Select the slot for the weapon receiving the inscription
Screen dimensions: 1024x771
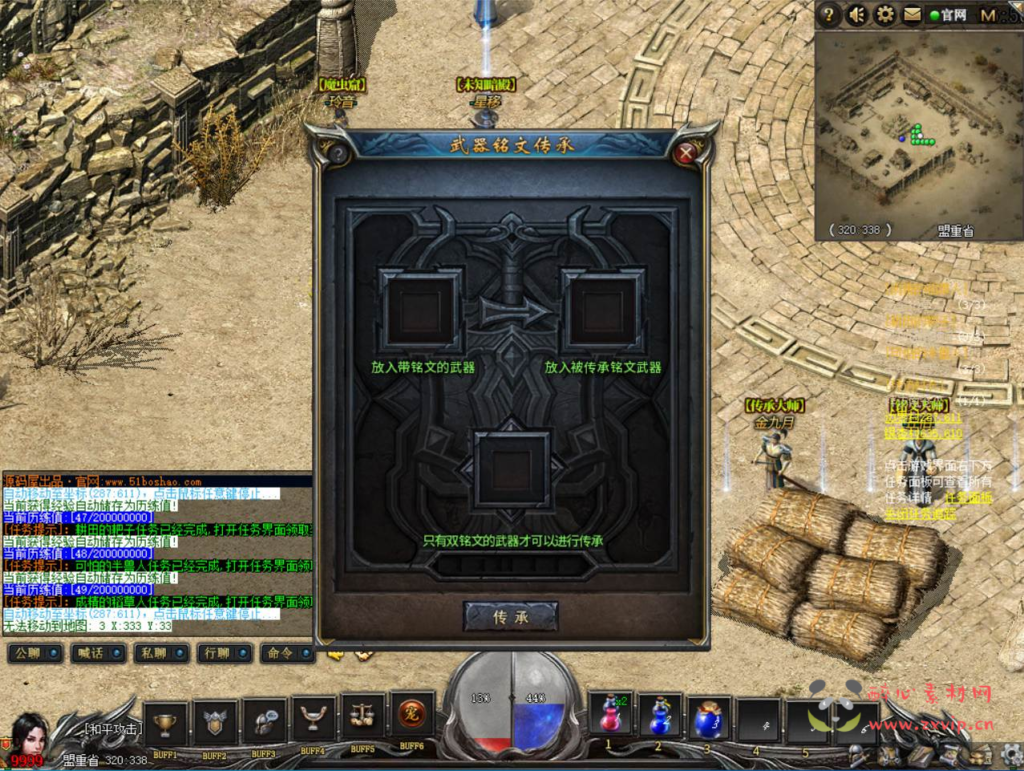[x=603, y=310]
